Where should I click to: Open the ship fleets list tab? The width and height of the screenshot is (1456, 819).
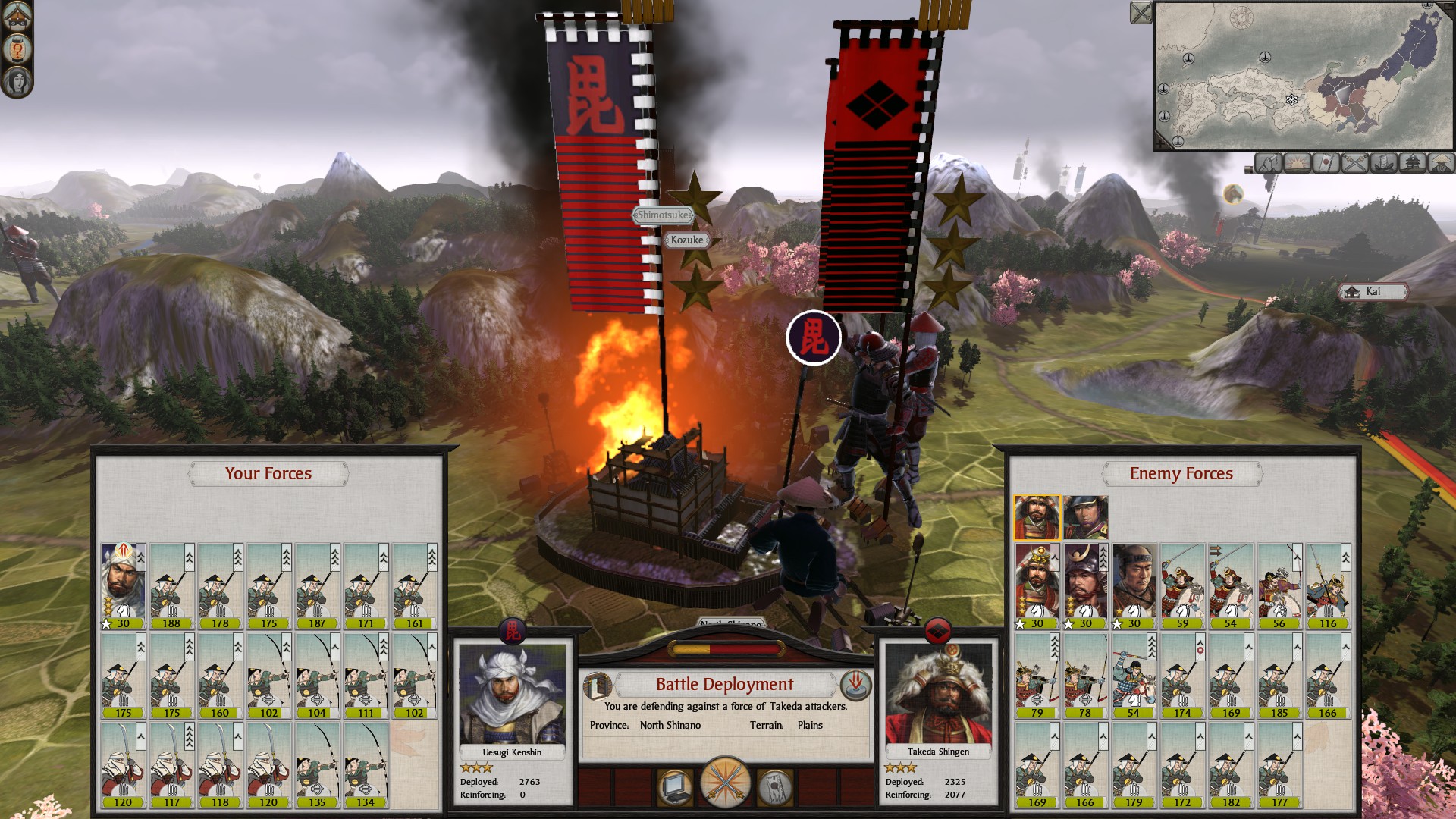[1384, 163]
